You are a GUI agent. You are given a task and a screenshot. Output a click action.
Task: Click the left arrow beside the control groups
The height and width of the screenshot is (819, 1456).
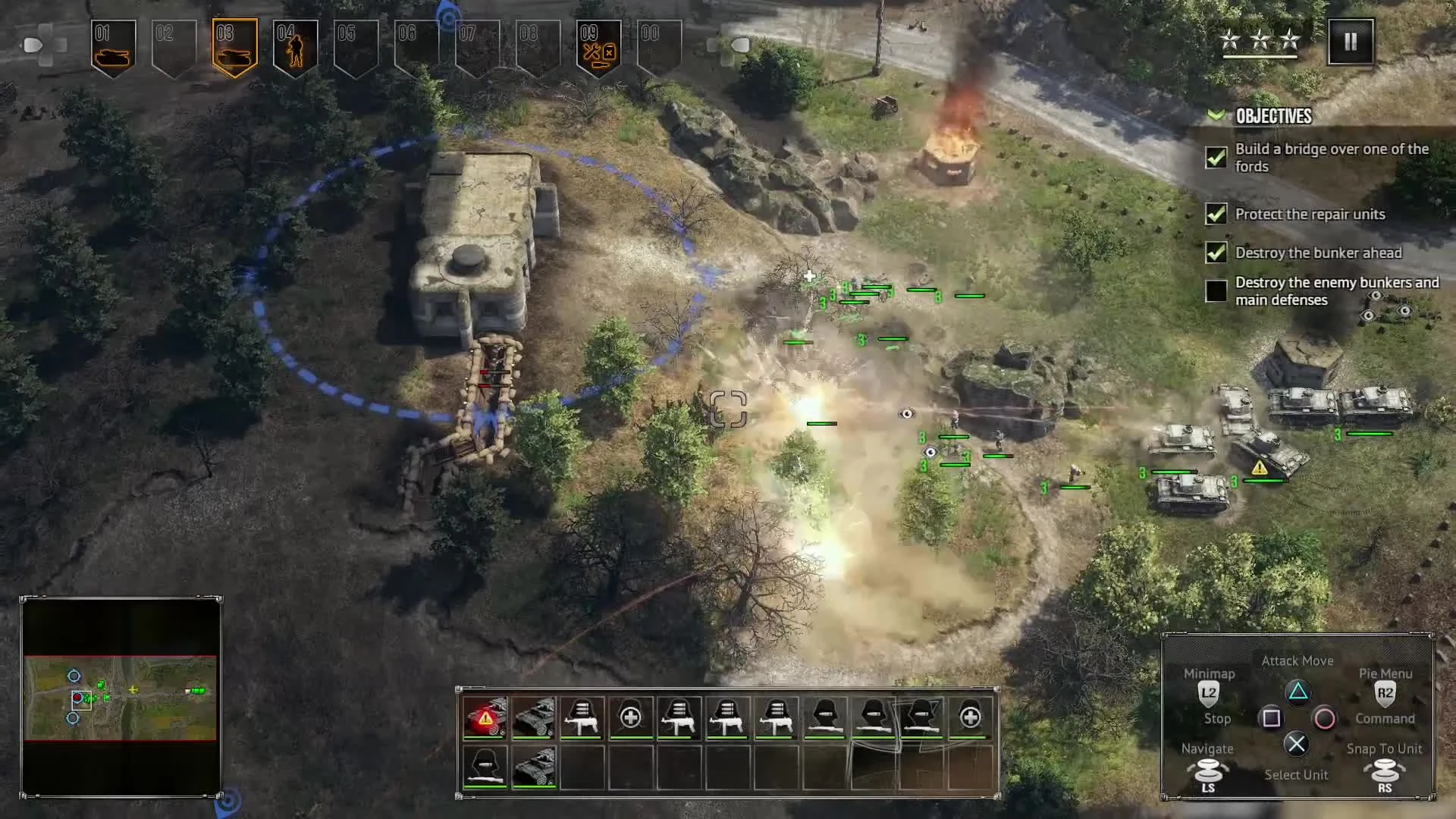tap(30, 44)
